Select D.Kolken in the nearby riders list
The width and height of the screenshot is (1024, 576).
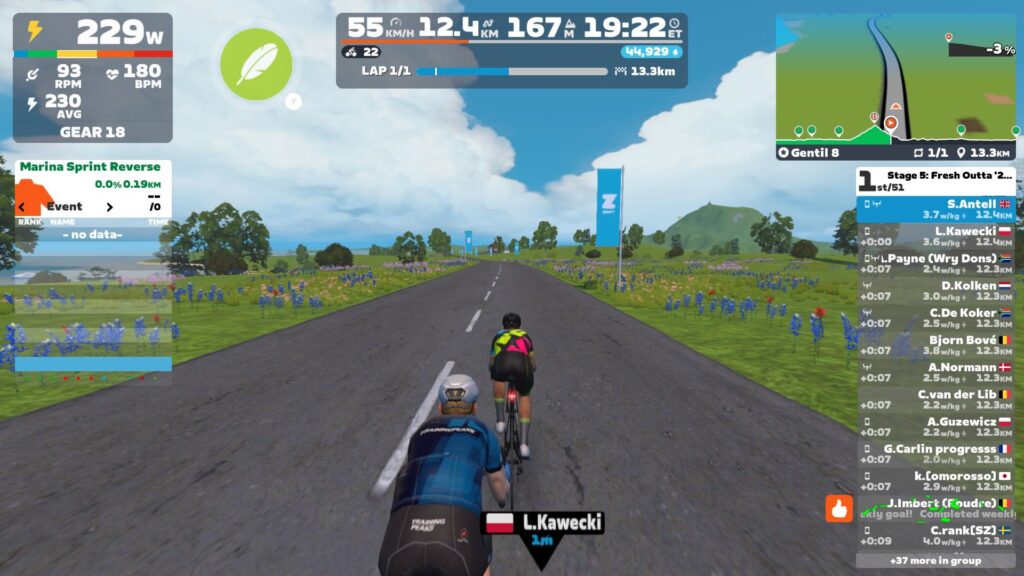935,290
